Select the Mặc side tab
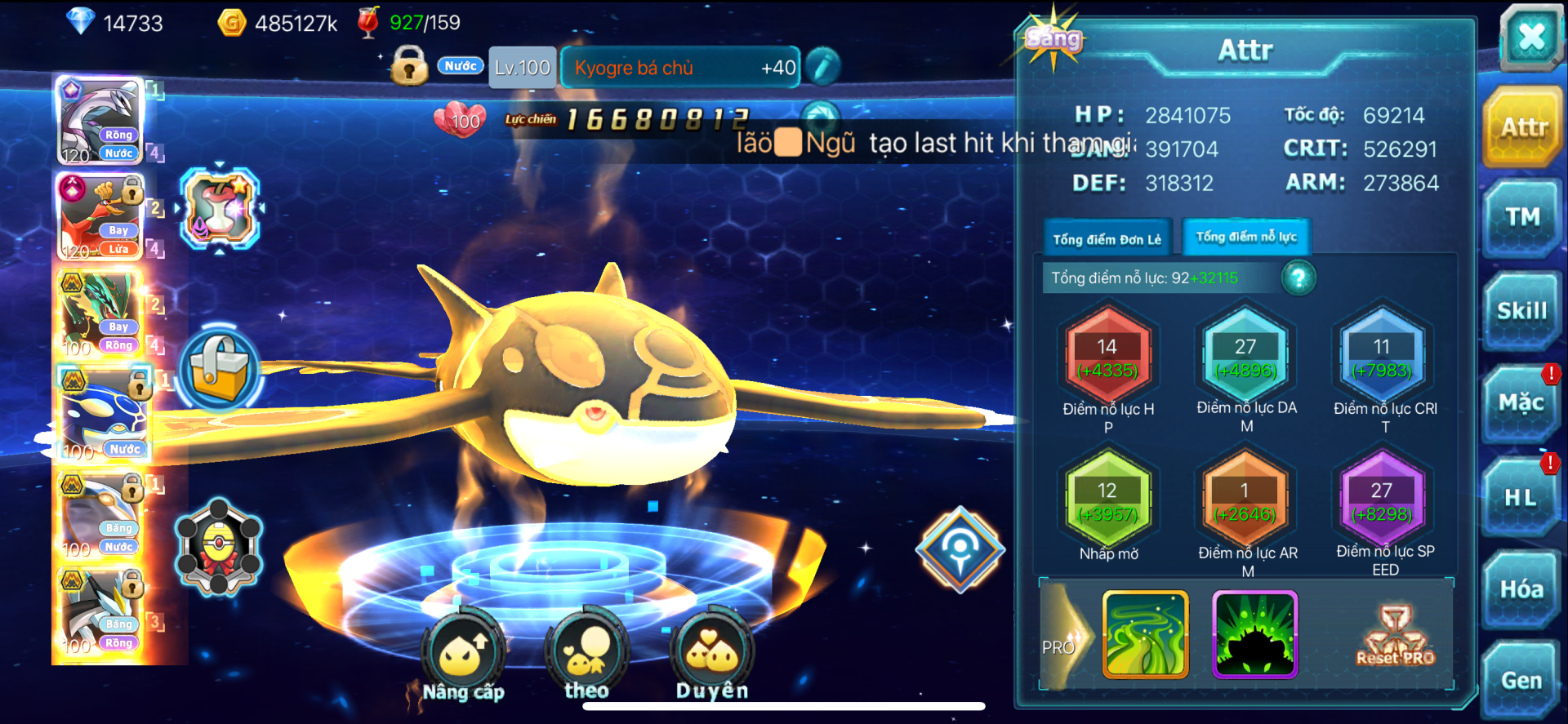1568x724 pixels. pyautogui.click(x=1521, y=403)
